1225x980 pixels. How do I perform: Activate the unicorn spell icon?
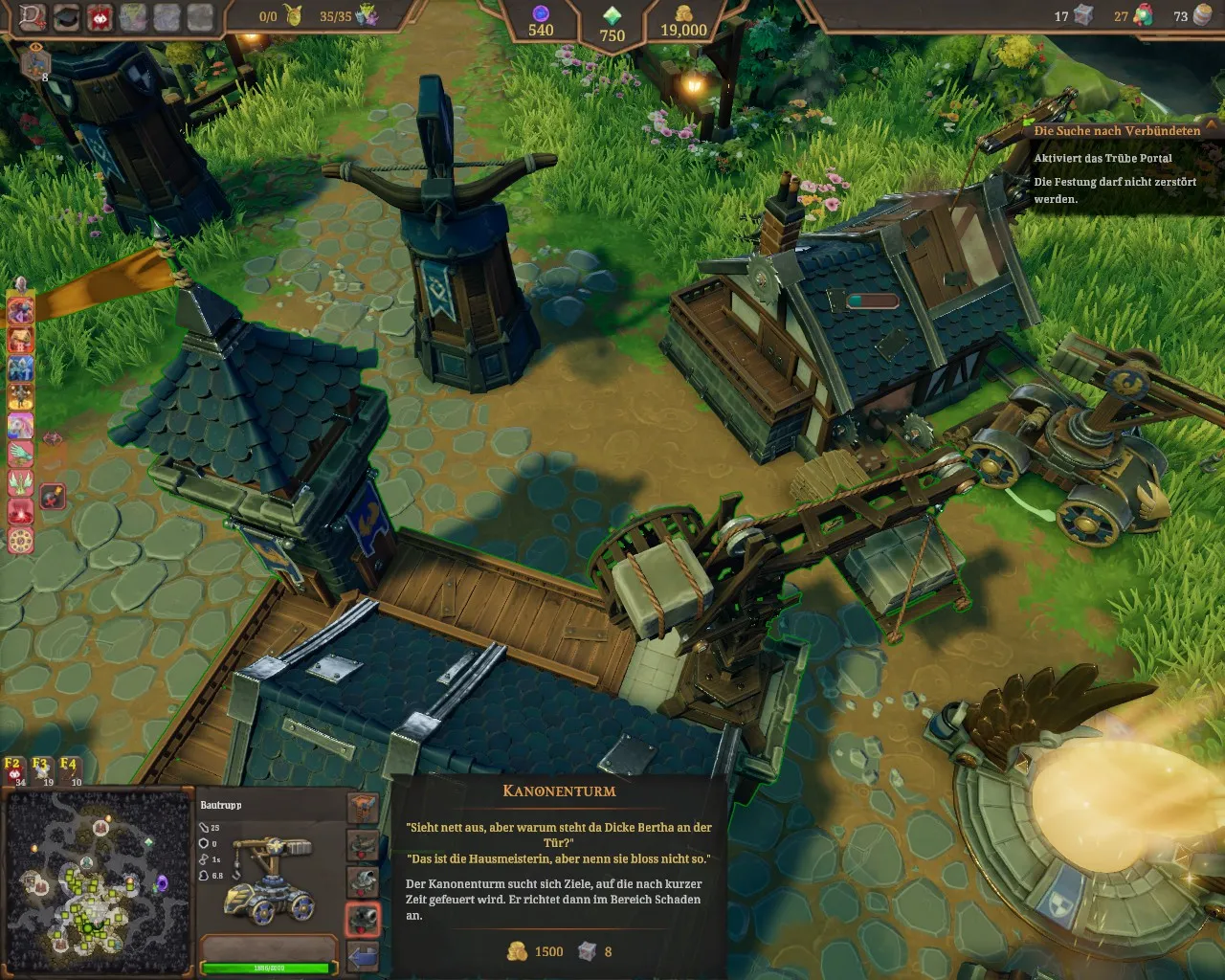[x=21, y=425]
